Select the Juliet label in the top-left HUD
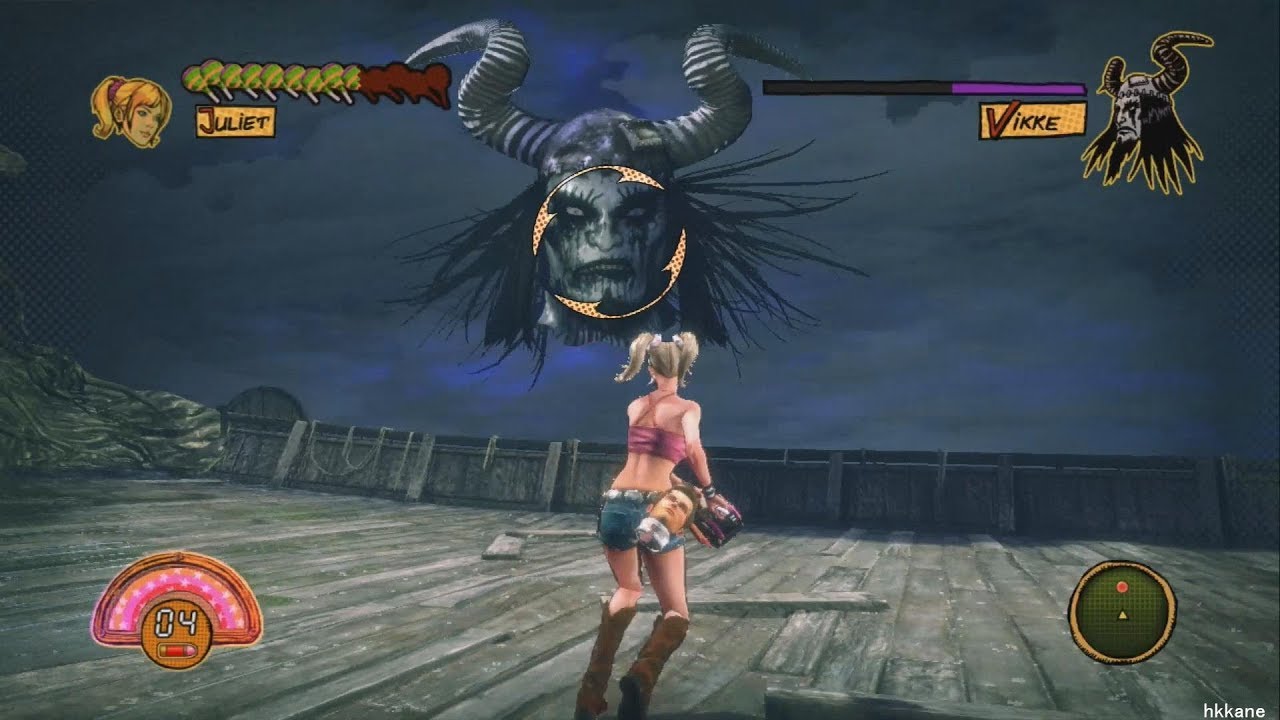Screen dimensions: 1280x720 [237, 123]
